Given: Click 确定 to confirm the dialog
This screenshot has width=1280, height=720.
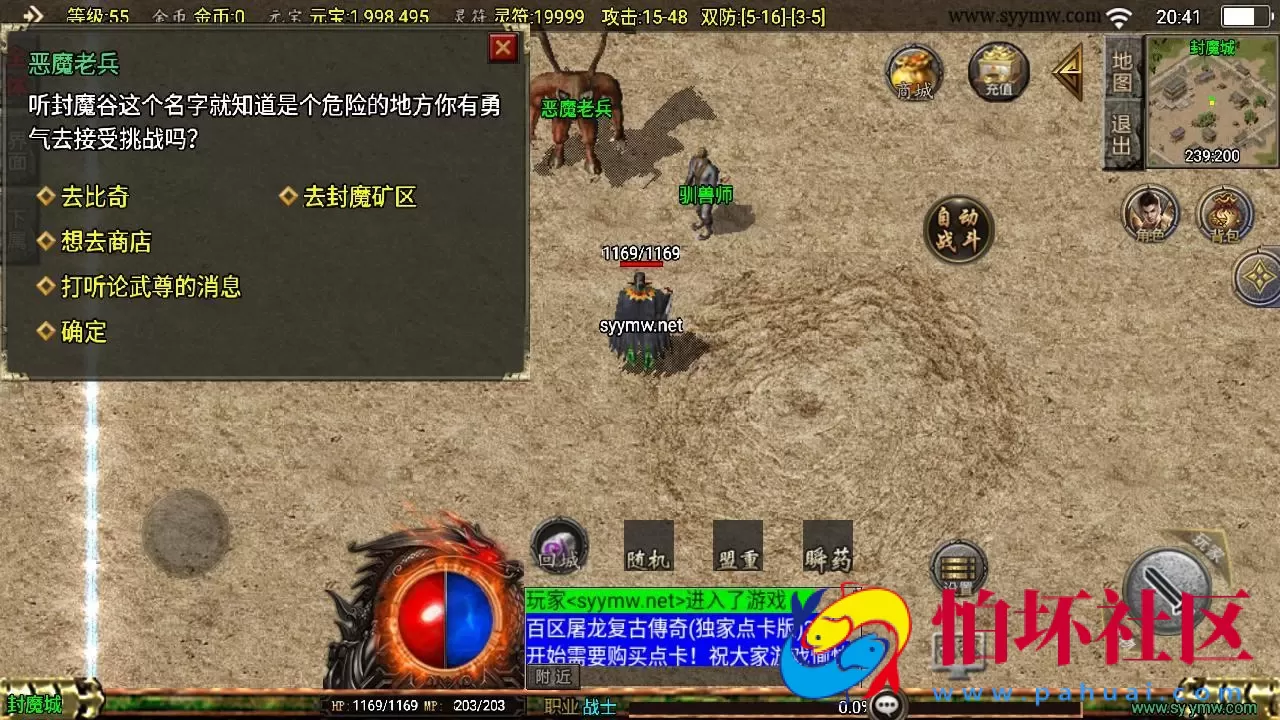Looking at the screenshot, I should point(82,332).
